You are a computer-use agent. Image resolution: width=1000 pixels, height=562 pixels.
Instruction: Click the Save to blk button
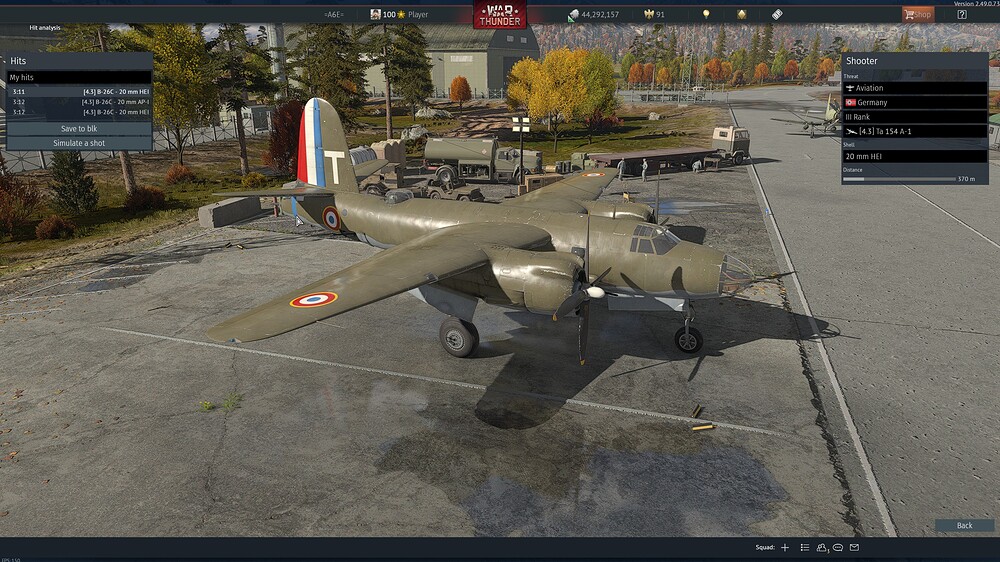79,129
